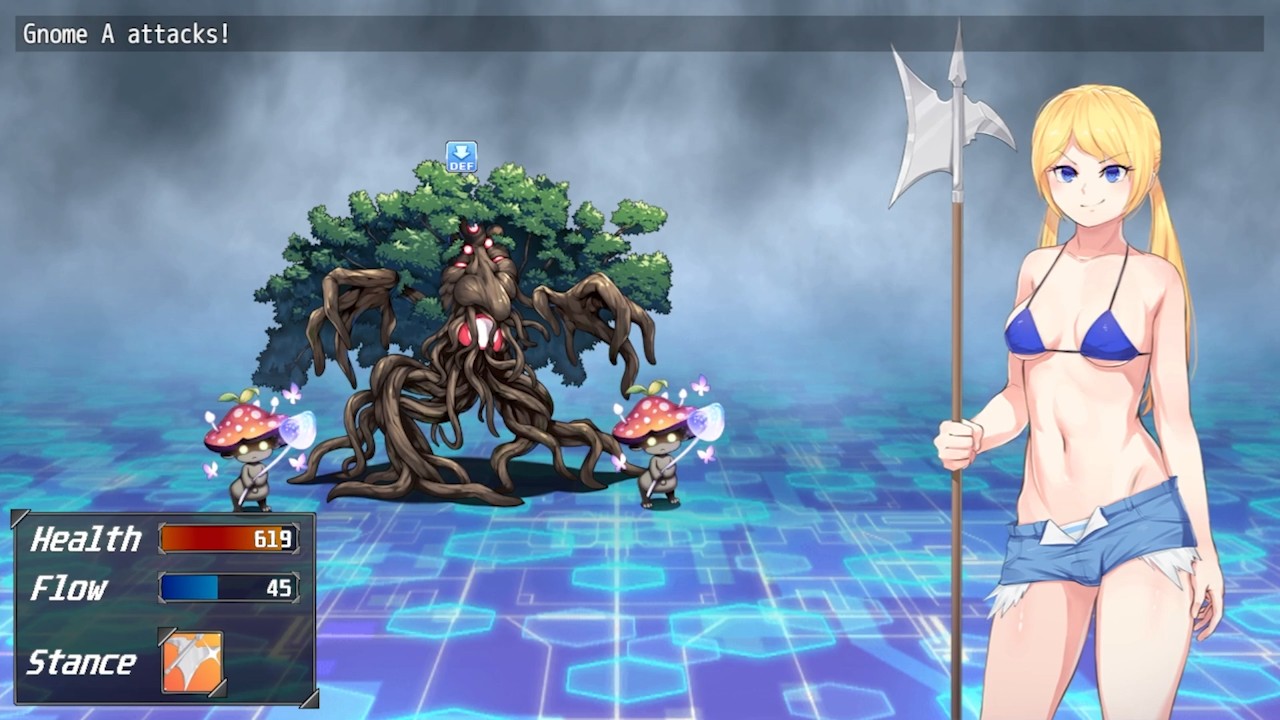
Task: Click the orange Stance icon
Action: [x=193, y=662]
